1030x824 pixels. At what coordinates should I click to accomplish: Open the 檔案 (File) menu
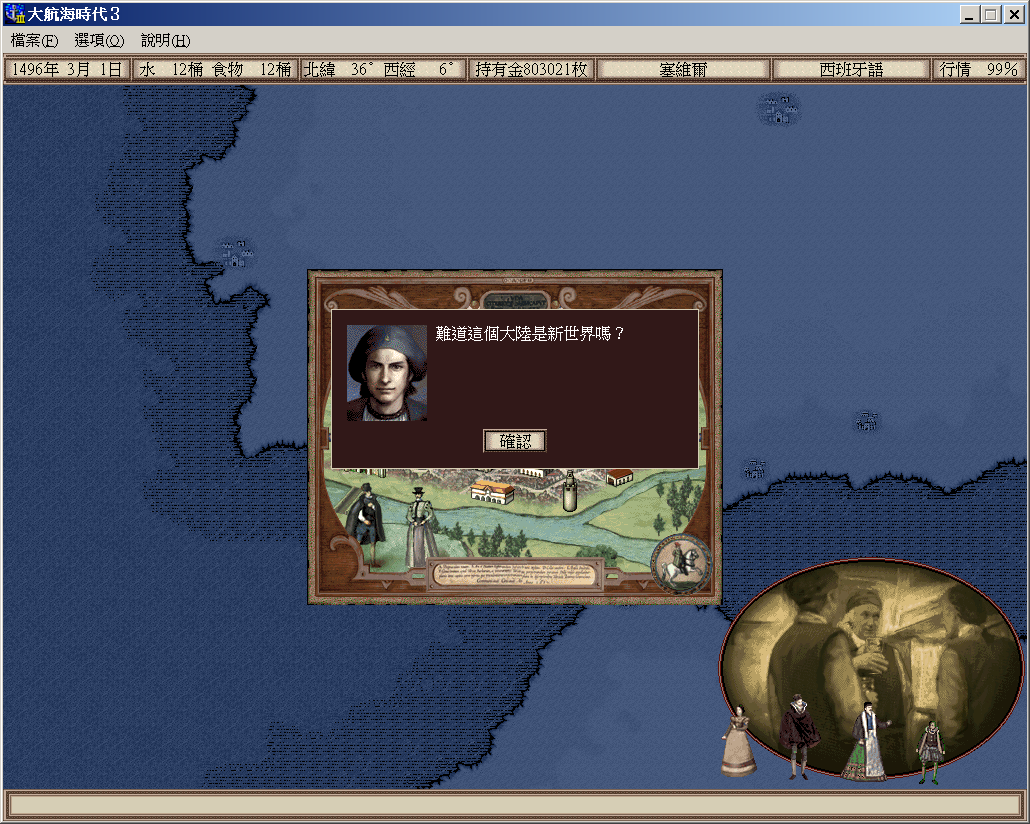point(35,41)
